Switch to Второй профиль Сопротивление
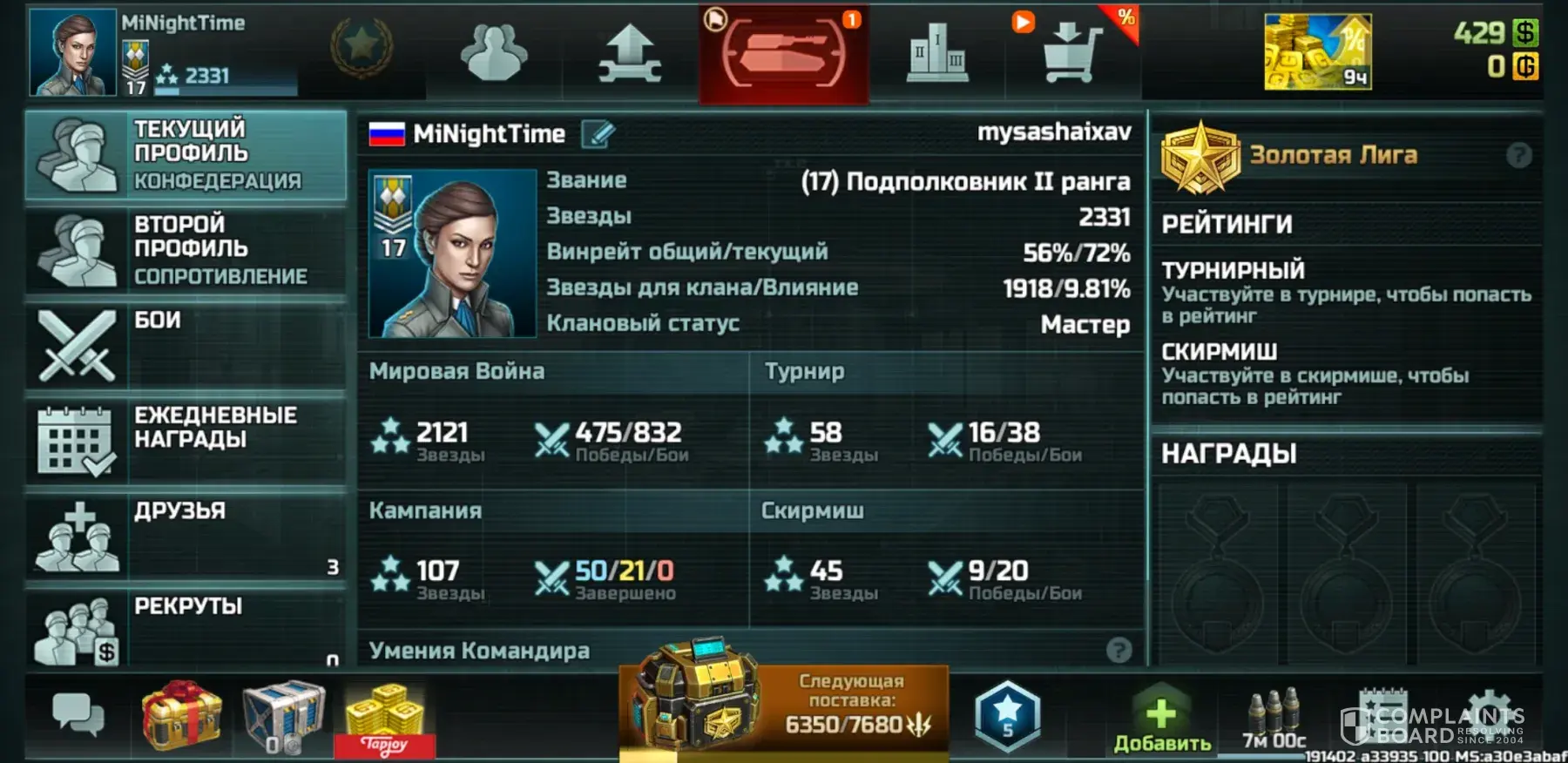Screen dimensions: 1568x763 (186, 251)
